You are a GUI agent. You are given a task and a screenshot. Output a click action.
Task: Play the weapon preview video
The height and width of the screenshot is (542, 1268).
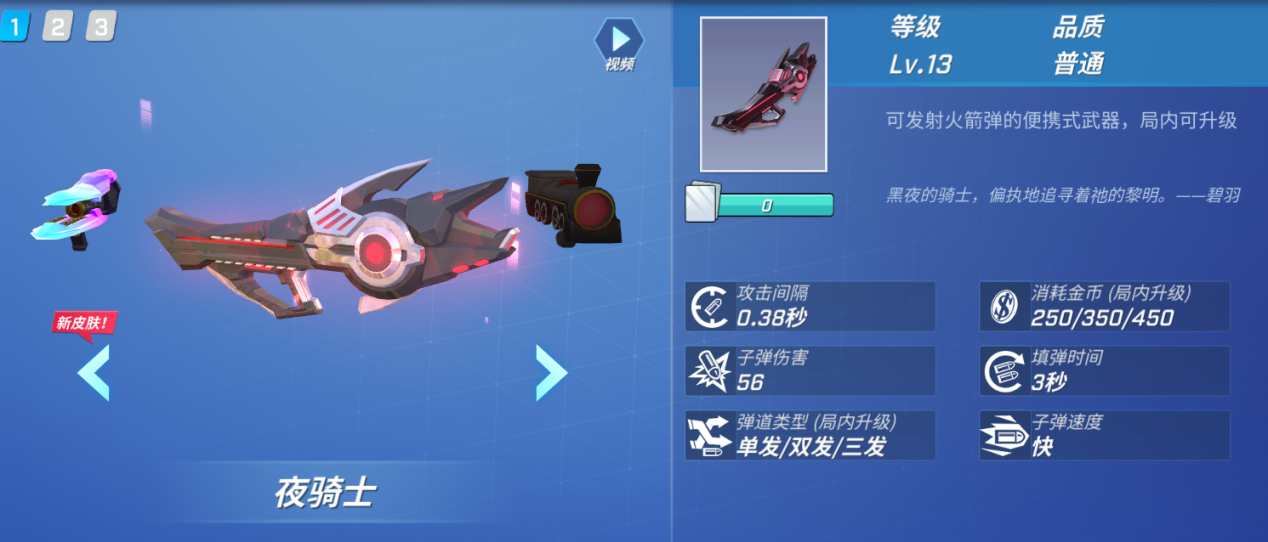(620, 41)
